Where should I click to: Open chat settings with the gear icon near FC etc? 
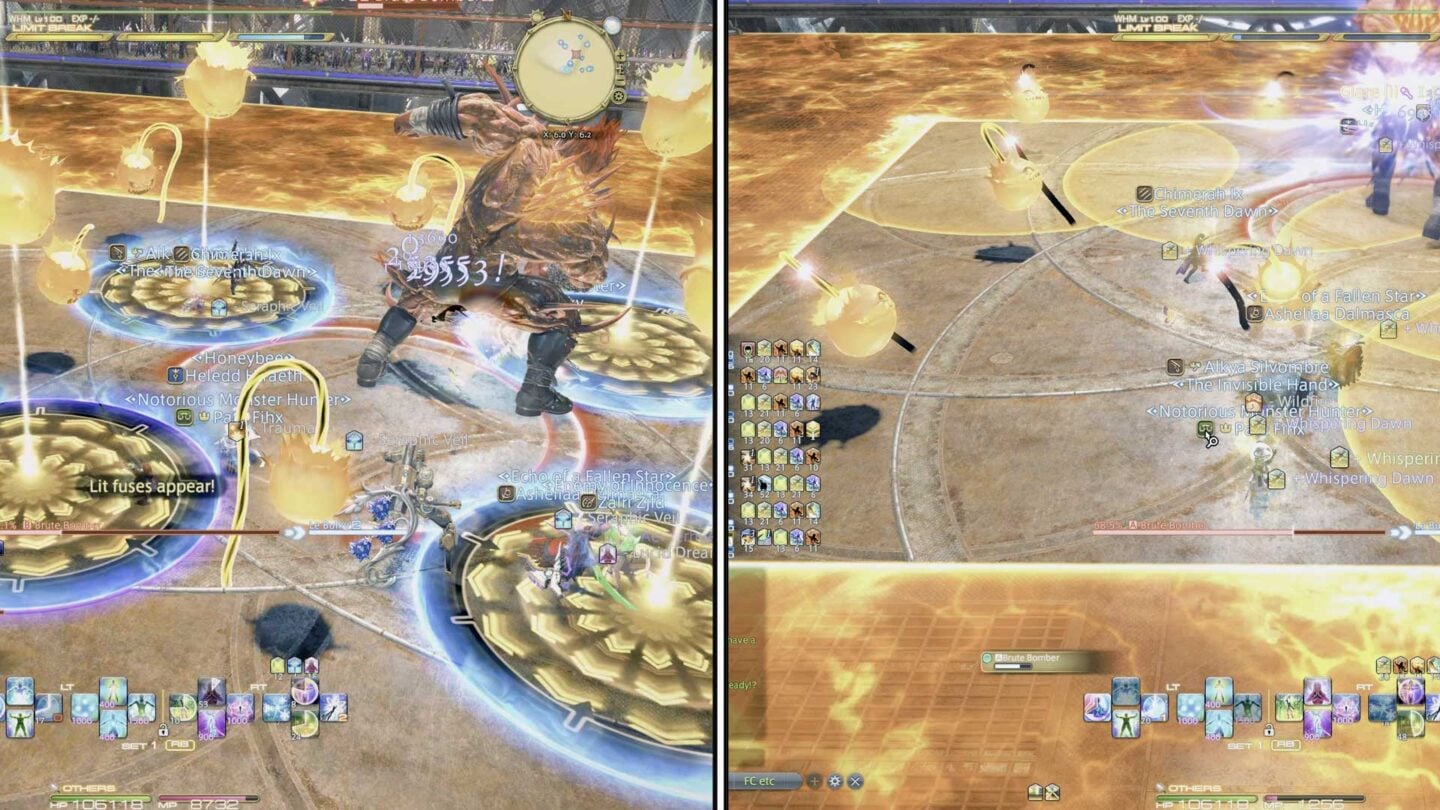click(x=836, y=781)
